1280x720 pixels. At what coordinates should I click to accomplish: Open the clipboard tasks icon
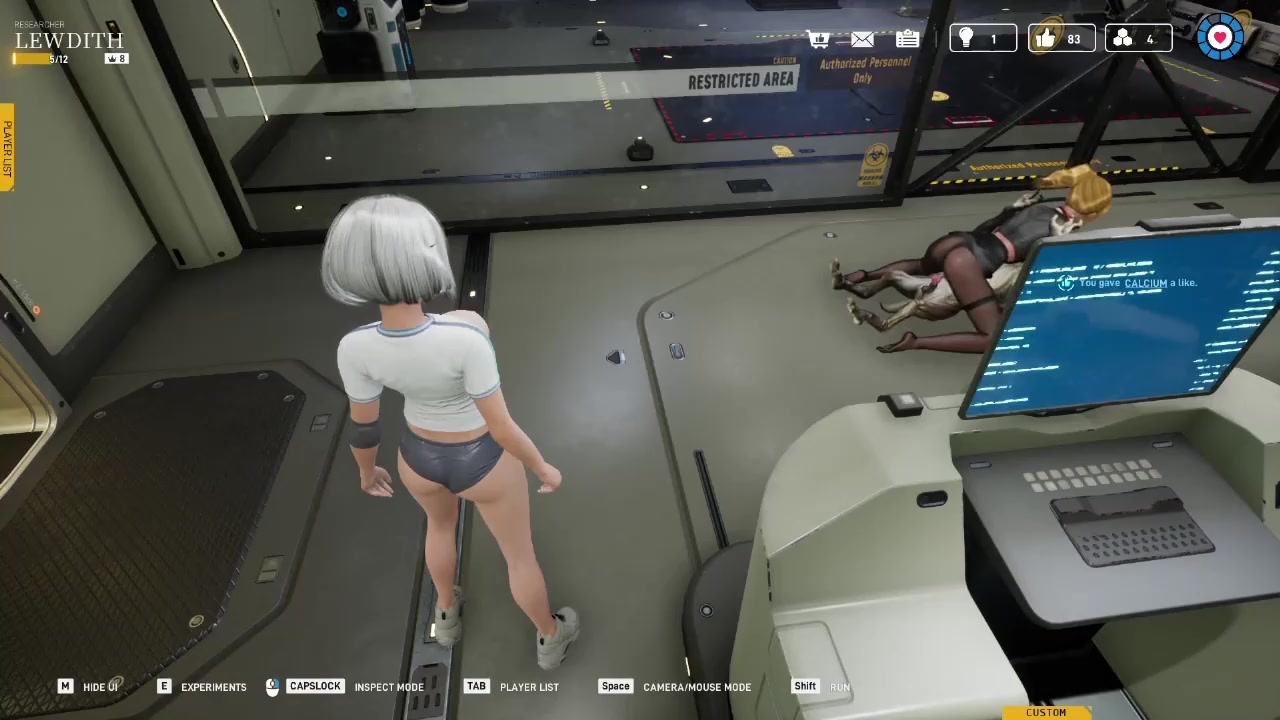pyautogui.click(x=907, y=39)
